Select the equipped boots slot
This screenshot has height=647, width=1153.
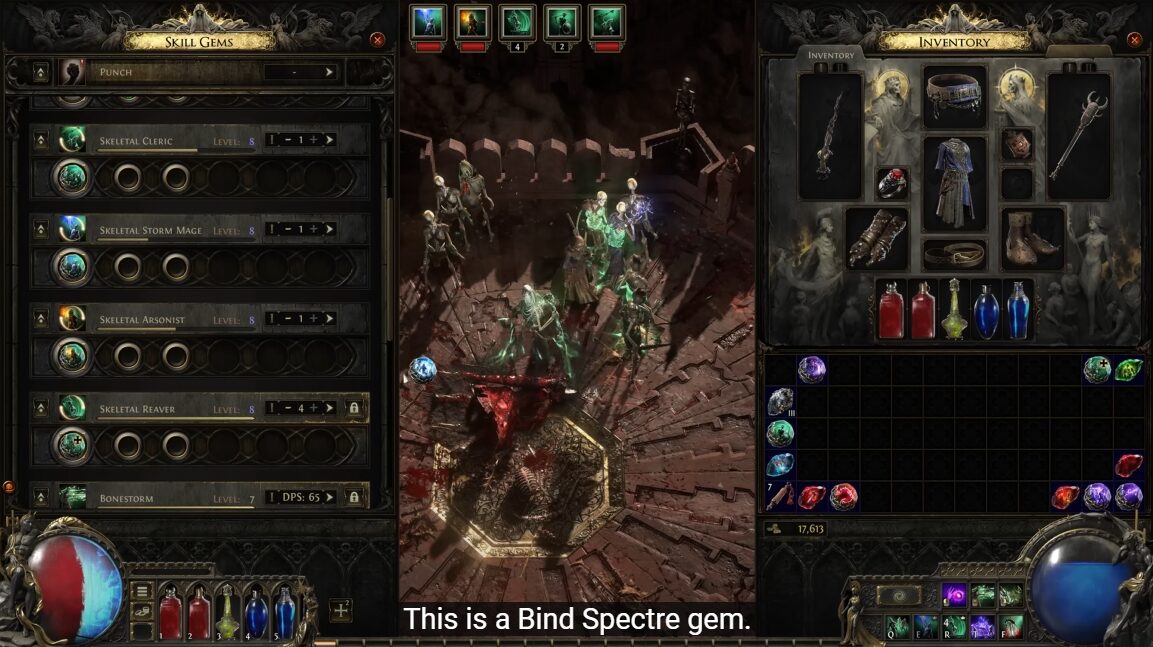tap(1032, 237)
